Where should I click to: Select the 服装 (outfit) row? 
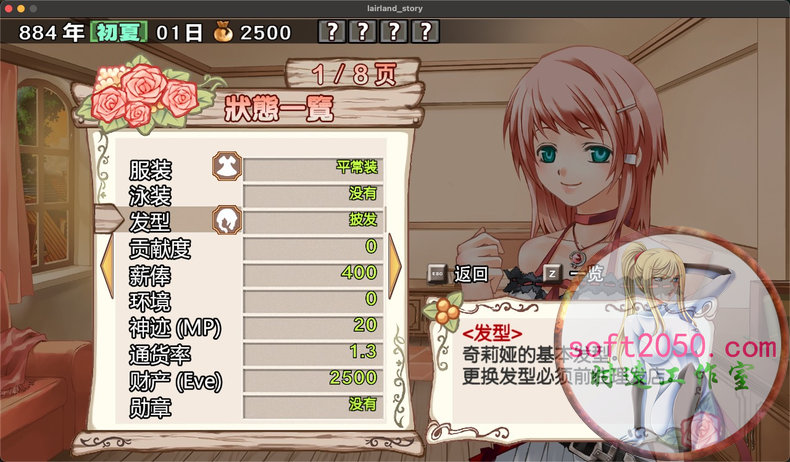(x=255, y=168)
